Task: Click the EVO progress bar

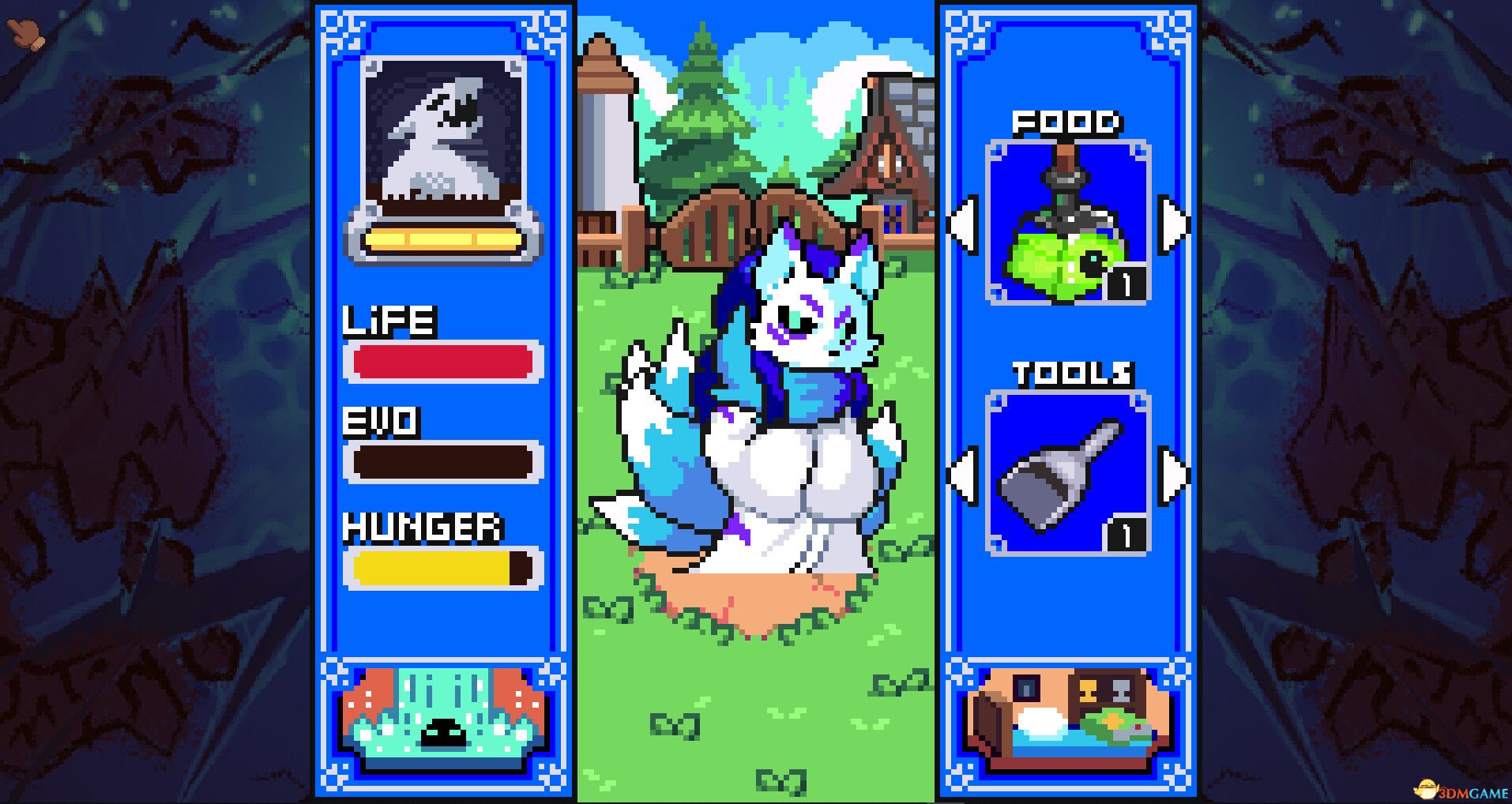Action: (x=442, y=461)
